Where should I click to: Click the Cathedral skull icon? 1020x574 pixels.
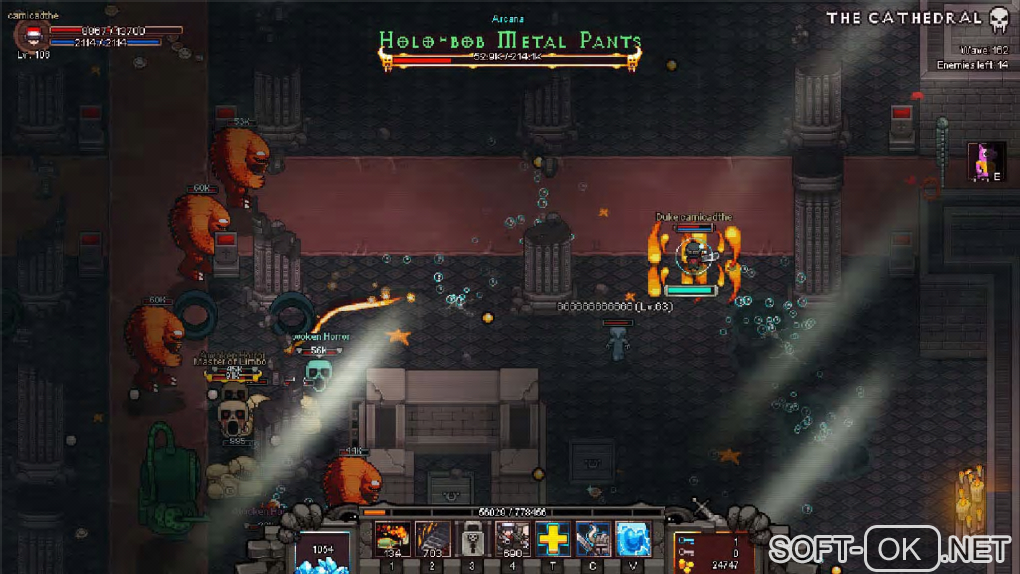pyautogui.click(x=998, y=19)
